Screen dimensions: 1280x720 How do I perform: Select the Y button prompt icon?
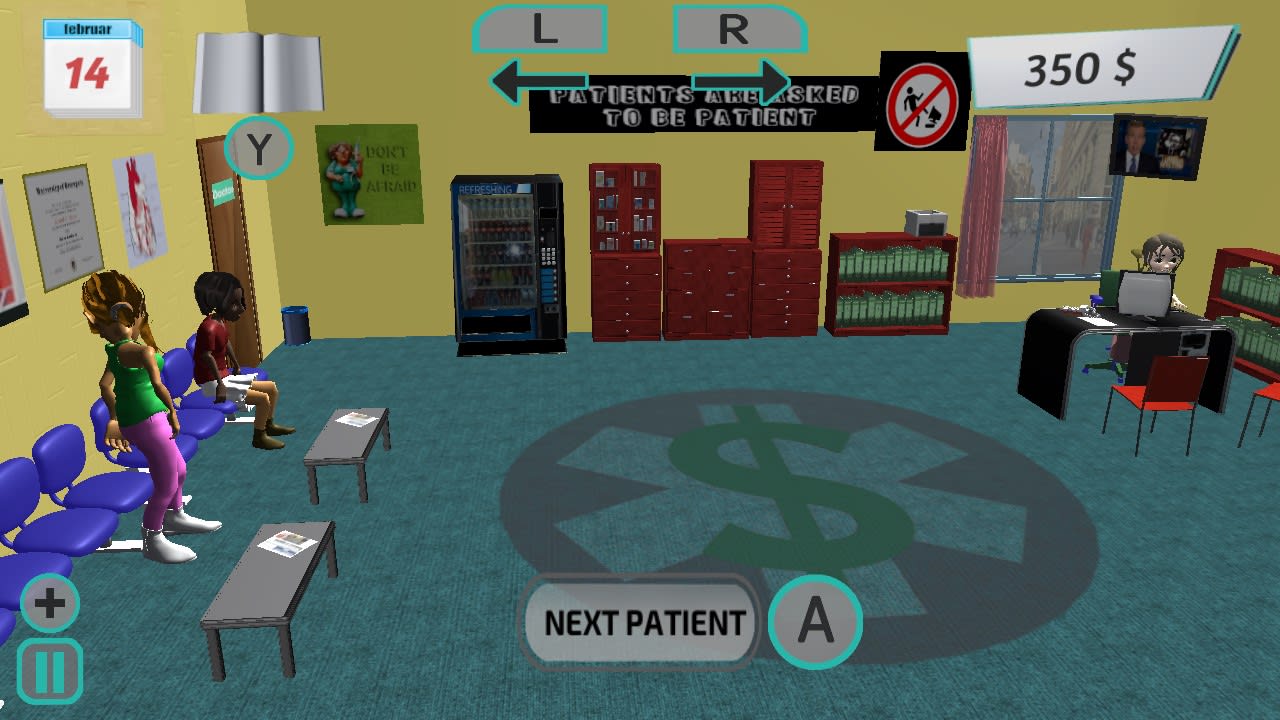point(258,148)
